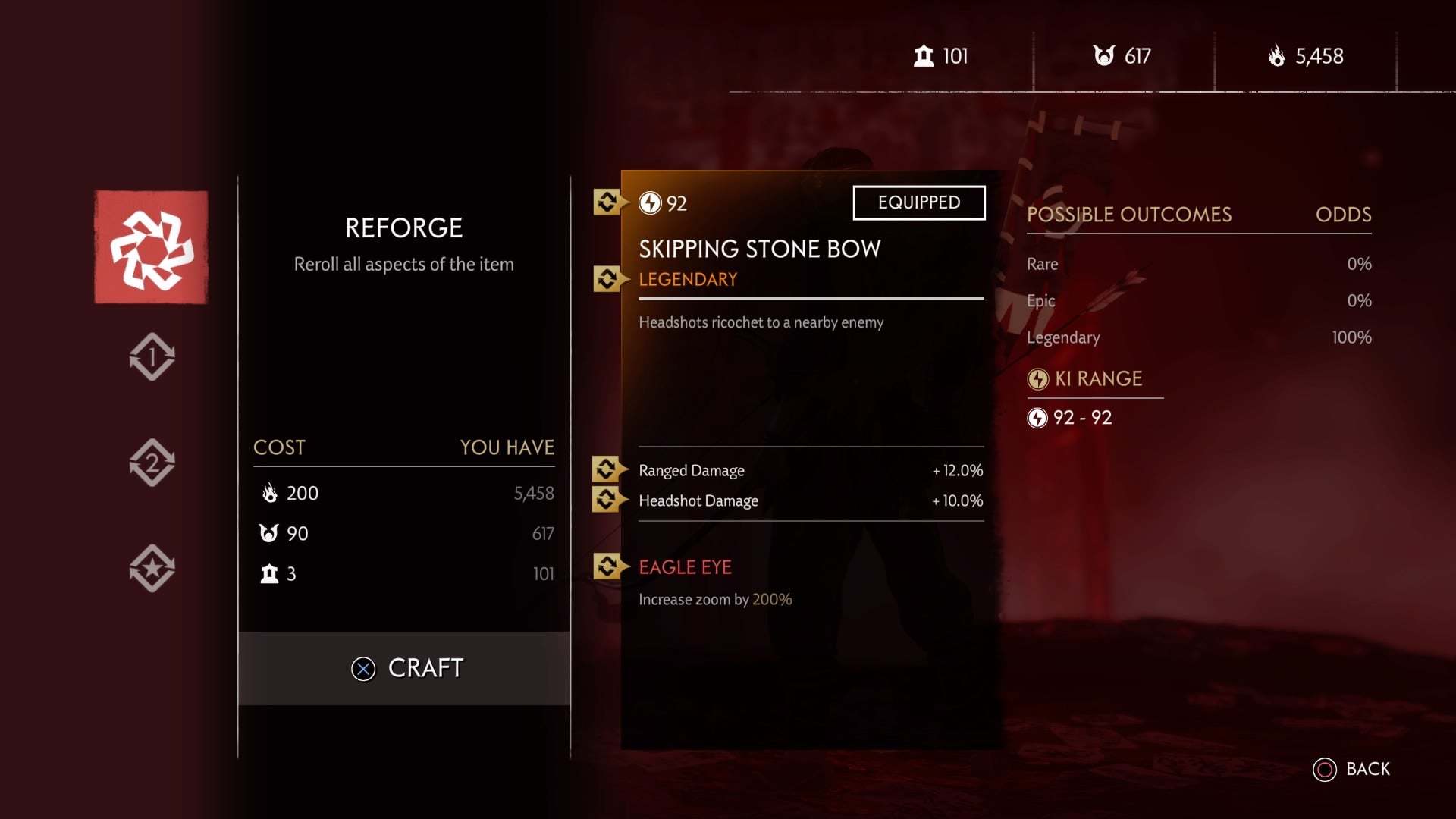This screenshot has width=1456, height=819.
Task: Expand the reroll marker beside the Ki value
Action: pos(607,202)
